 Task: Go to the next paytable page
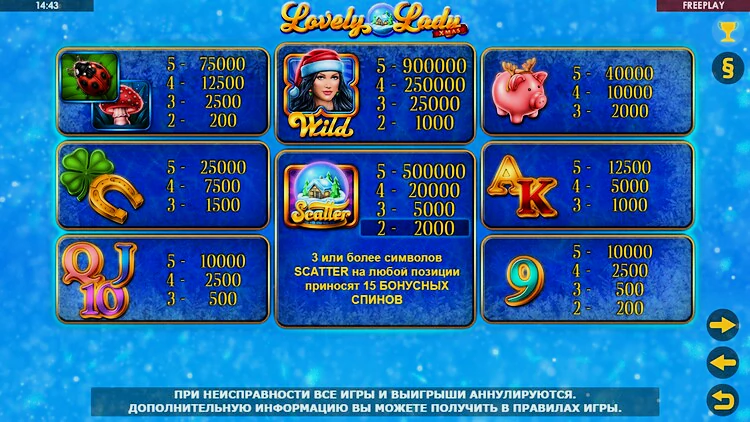click(x=722, y=325)
